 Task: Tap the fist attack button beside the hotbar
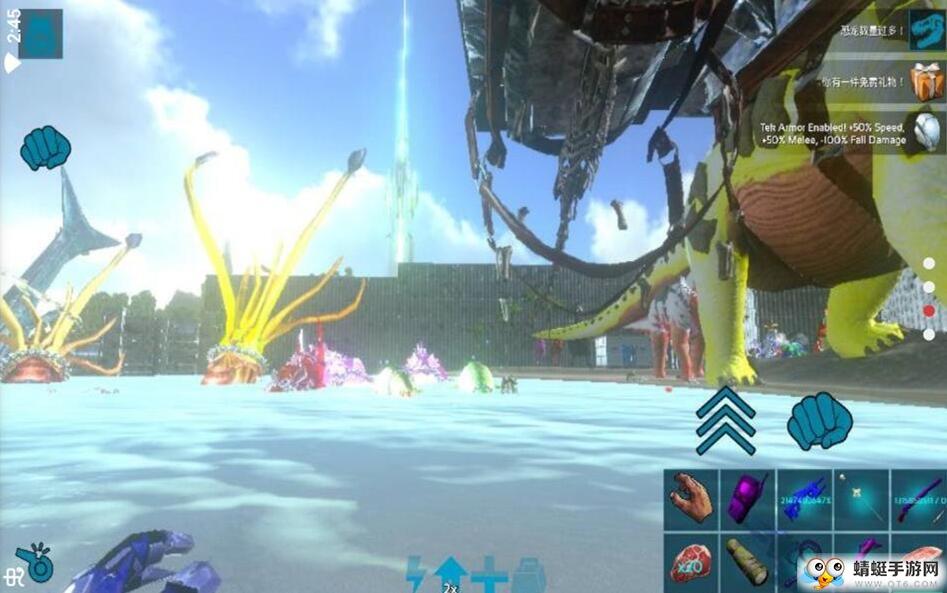819,421
